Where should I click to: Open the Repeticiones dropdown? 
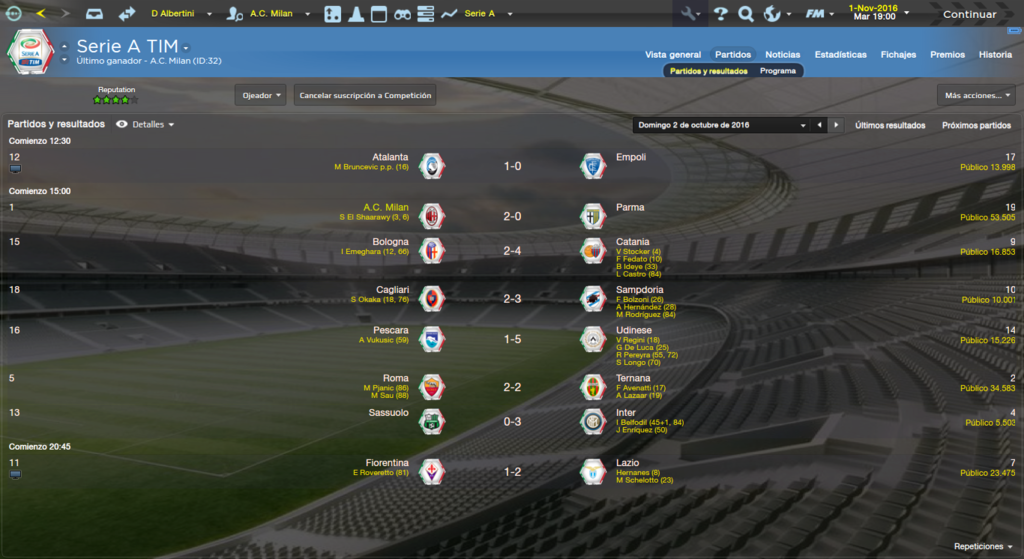(984, 547)
